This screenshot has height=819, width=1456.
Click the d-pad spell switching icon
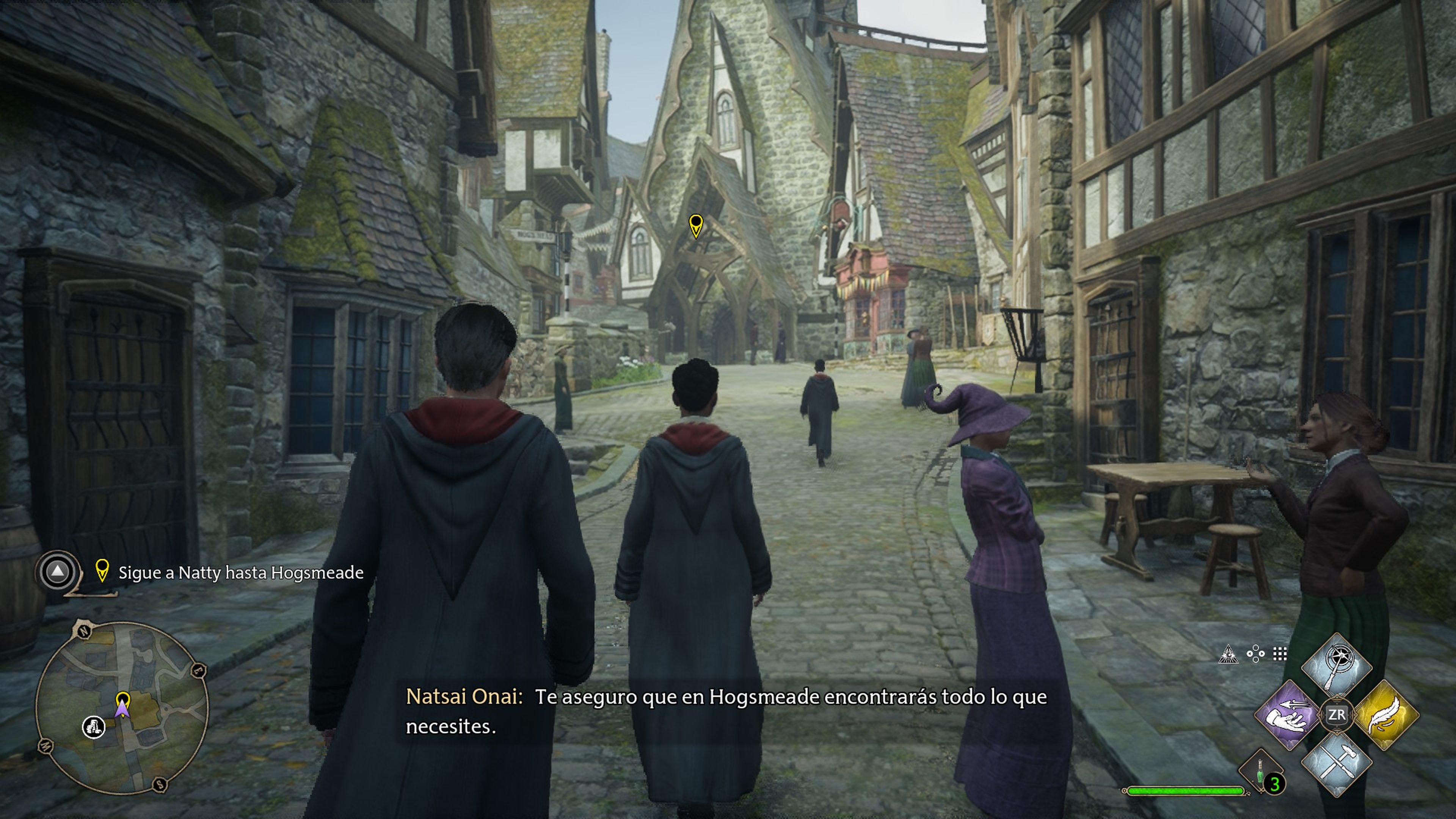[x=1256, y=654]
